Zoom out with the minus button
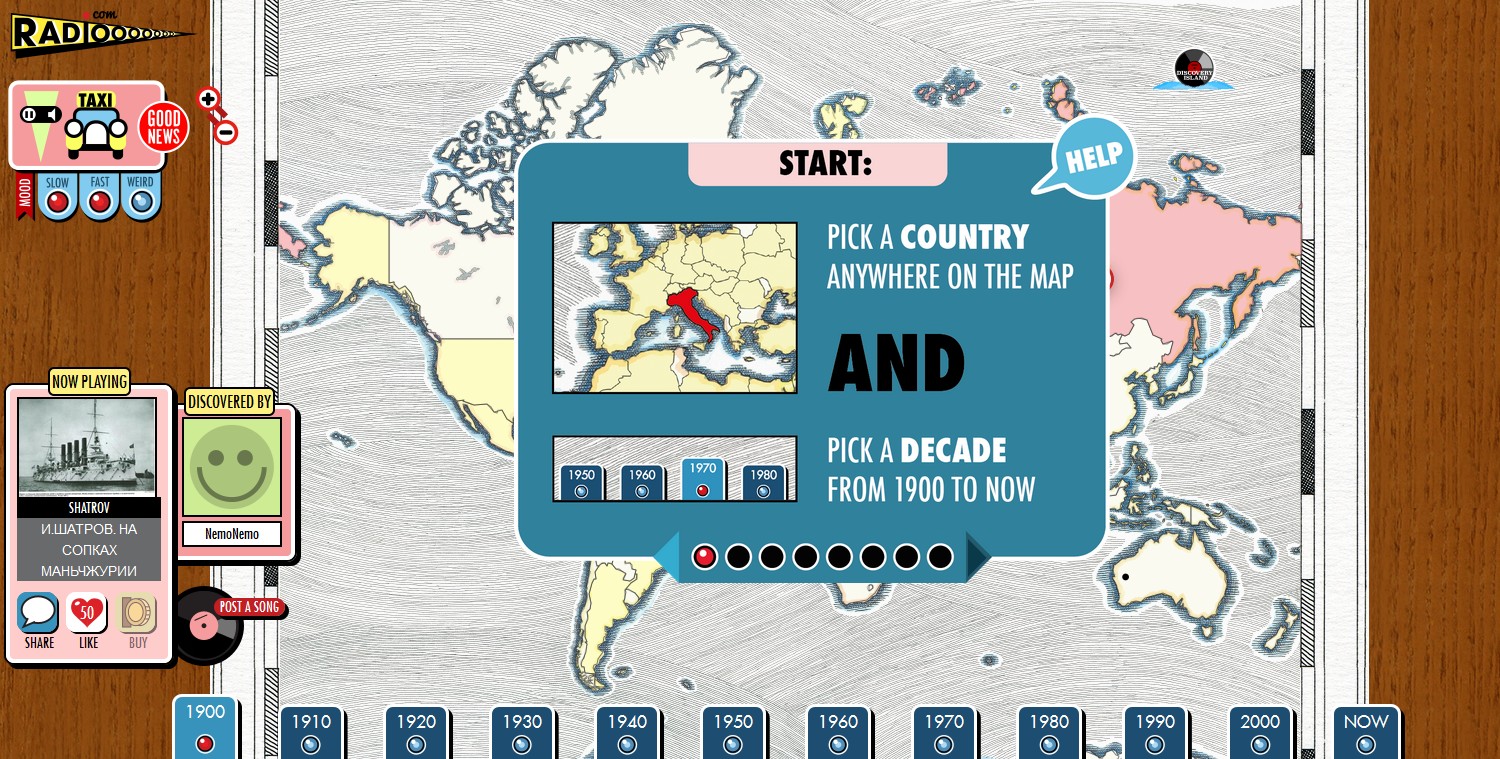The image size is (1500, 759). click(x=227, y=132)
